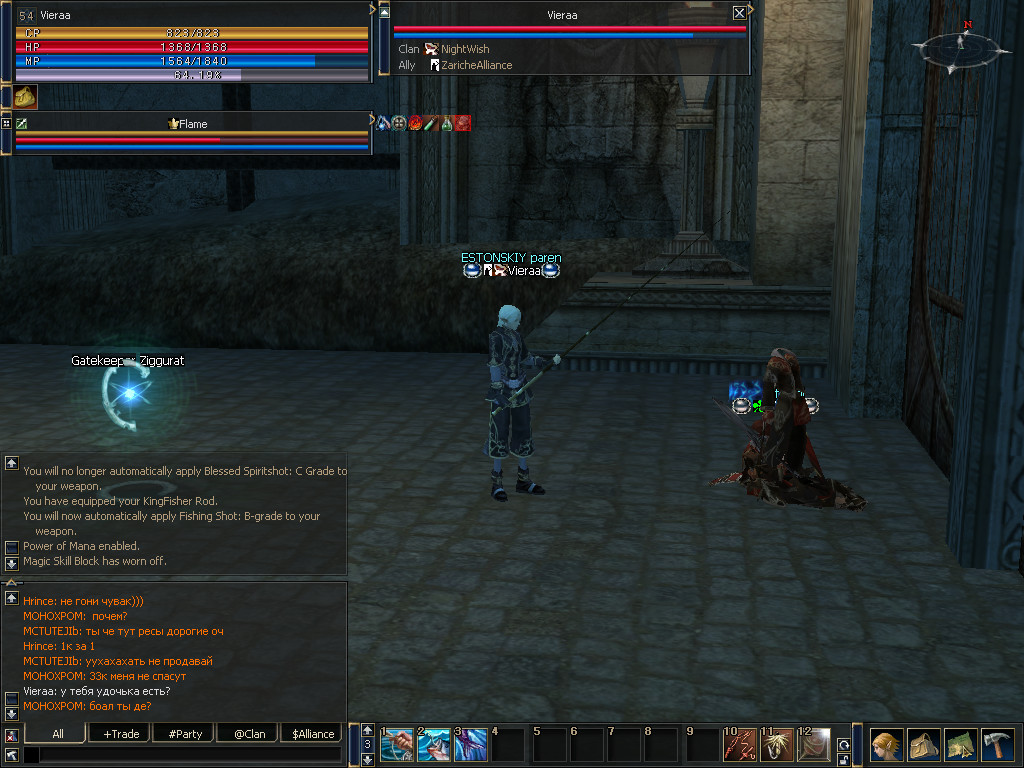Select the item in hotbar slot 12
The height and width of the screenshot is (768, 1024).
pos(814,745)
